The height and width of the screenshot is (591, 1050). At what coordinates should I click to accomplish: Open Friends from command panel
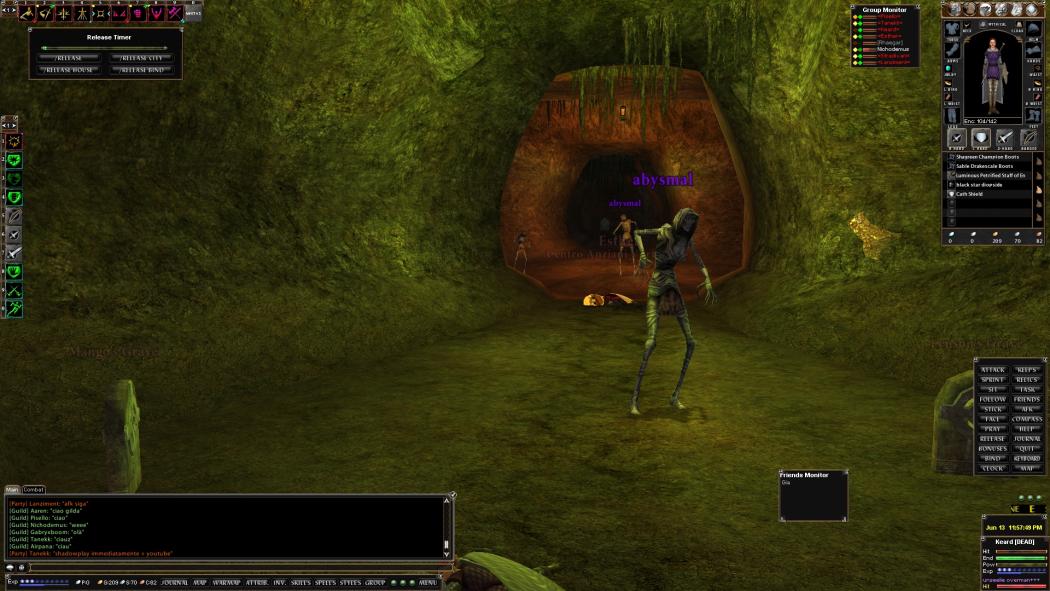(x=1027, y=400)
